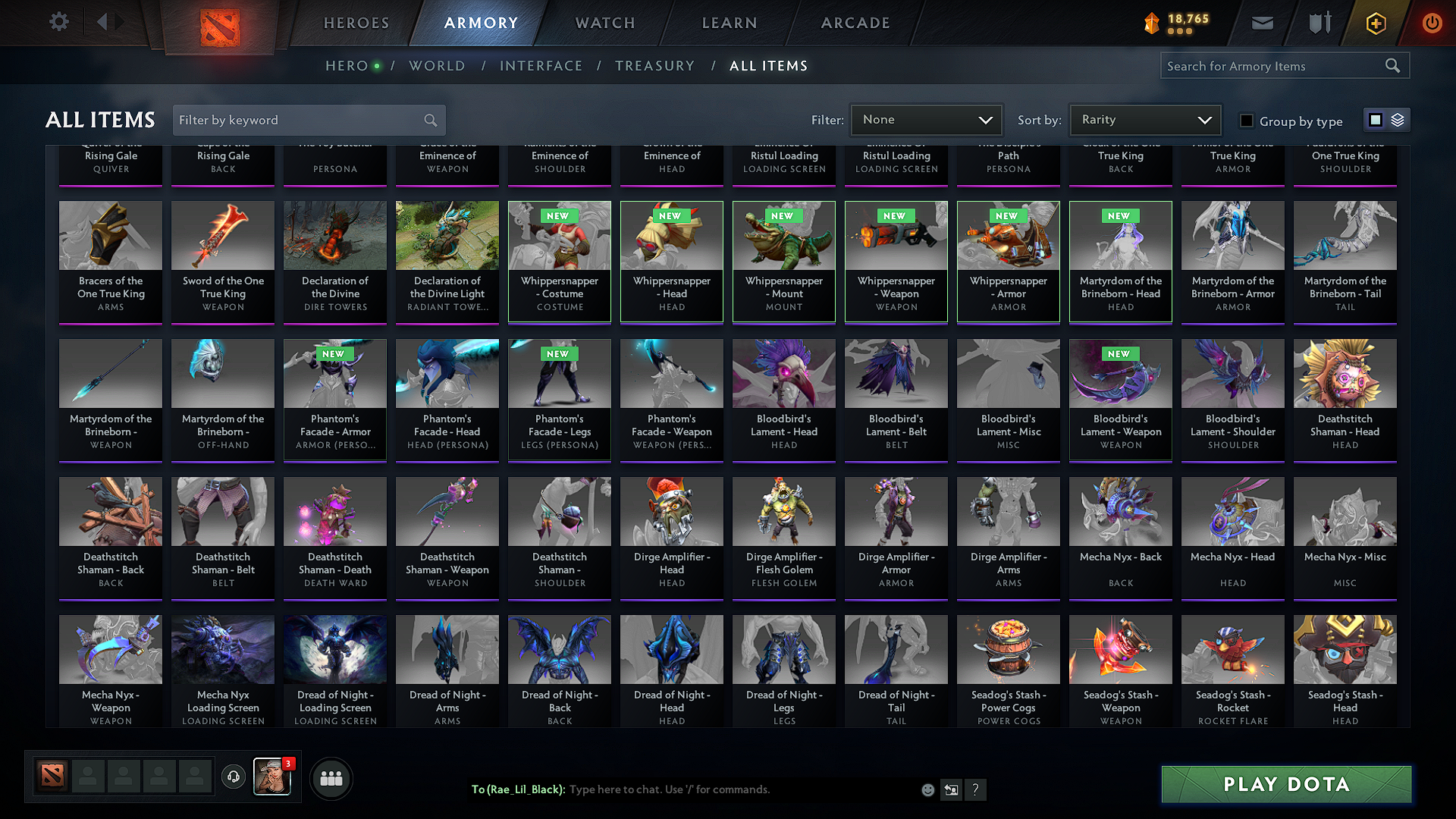Screen dimensions: 1456x819
Task: Enable the Group by type checkbox
Action: (1246, 120)
